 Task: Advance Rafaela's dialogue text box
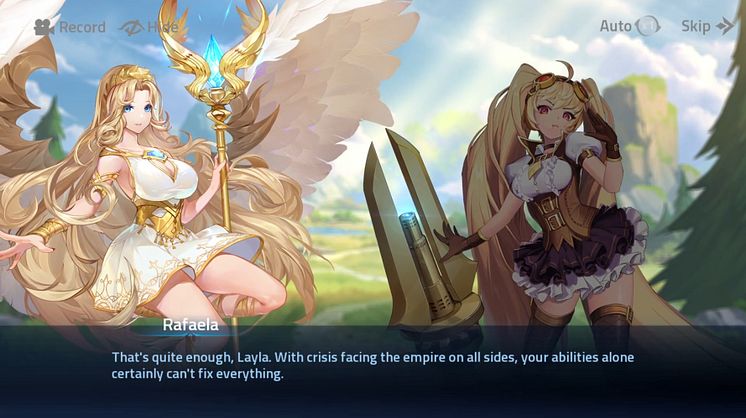coord(372,366)
